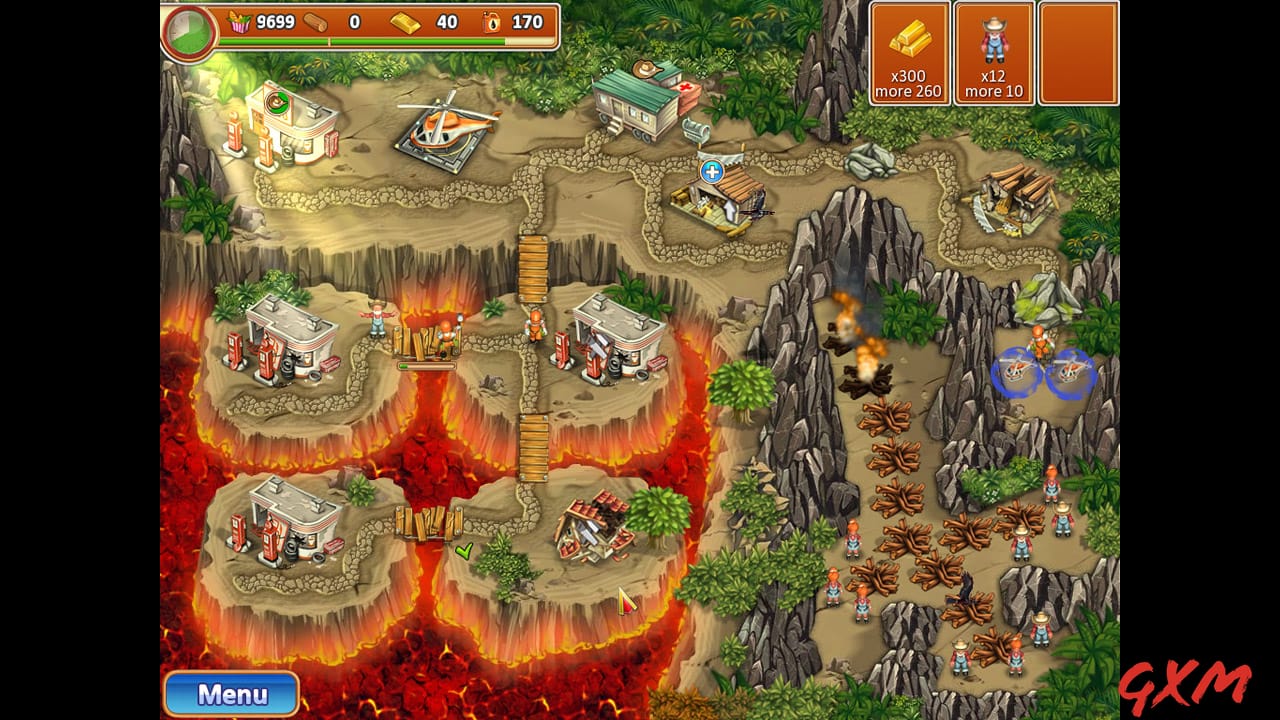Click the blue plus upgrade icon
This screenshot has width=1280, height=720.
pyautogui.click(x=712, y=171)
